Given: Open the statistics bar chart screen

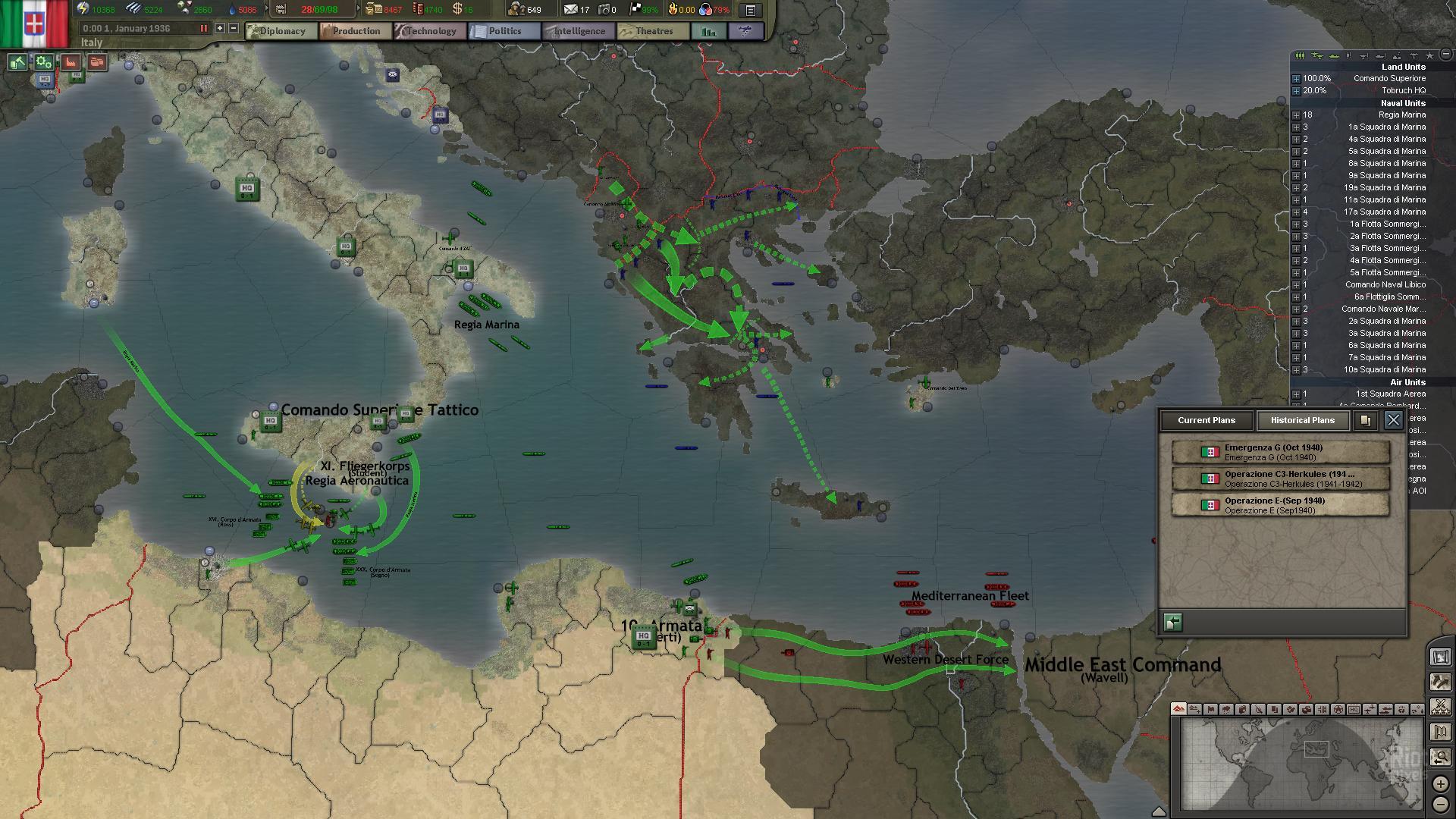Looking at the screenshot, I should (709, 31).
